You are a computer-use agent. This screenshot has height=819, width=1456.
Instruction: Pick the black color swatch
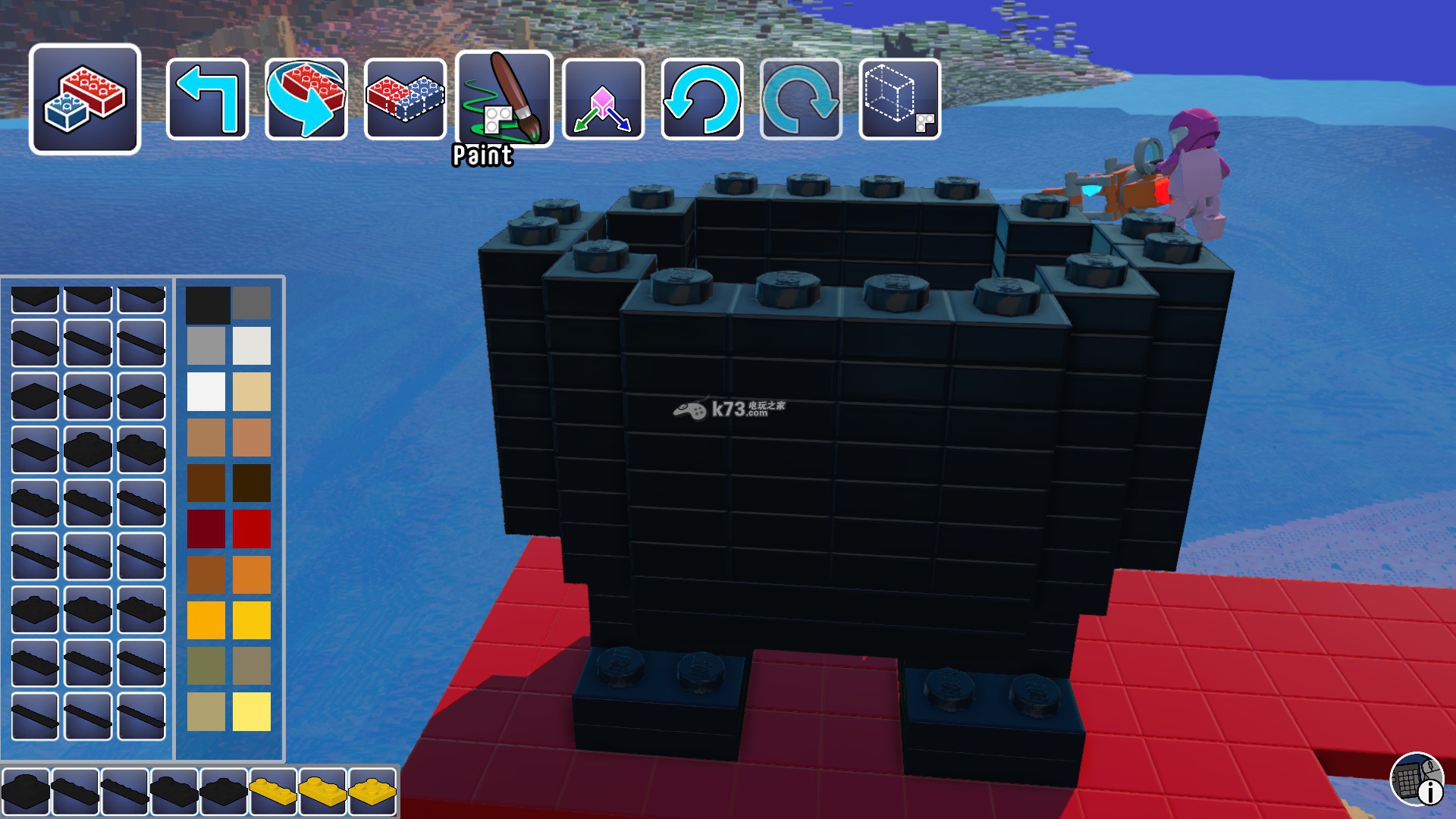tap(207, 305)
